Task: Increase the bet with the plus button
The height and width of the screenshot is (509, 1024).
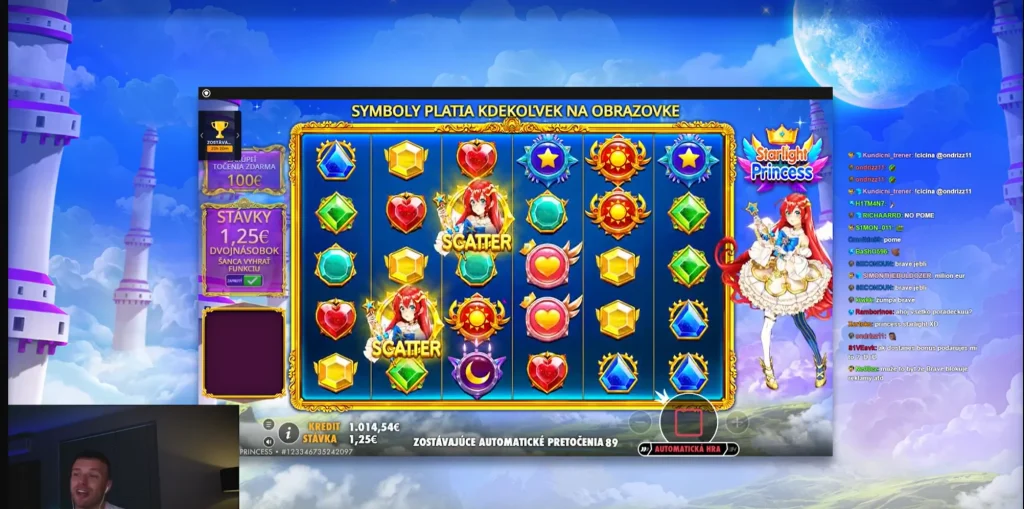Action: 737,423
